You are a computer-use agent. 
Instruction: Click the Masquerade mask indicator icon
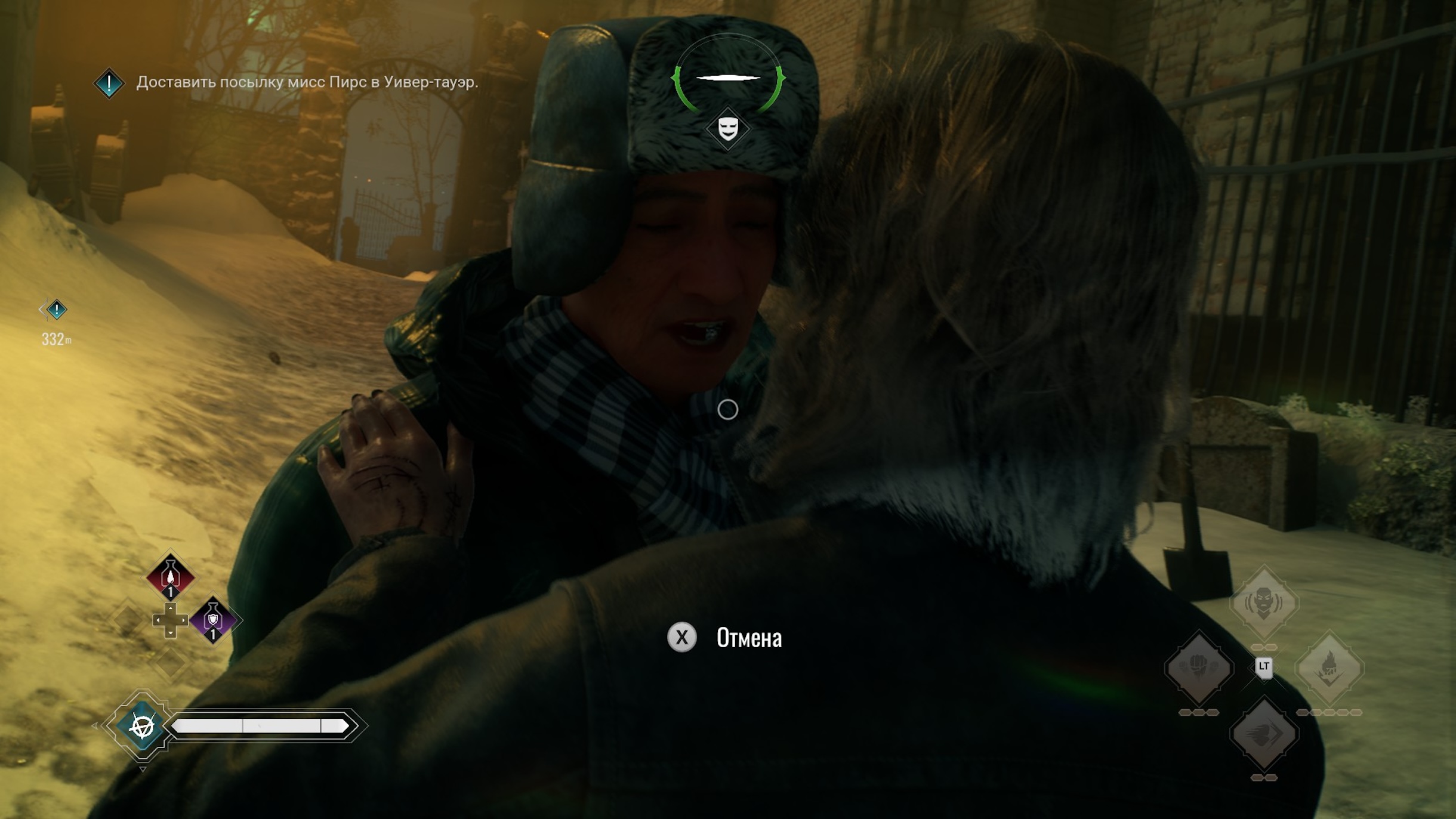click(728, 128)
